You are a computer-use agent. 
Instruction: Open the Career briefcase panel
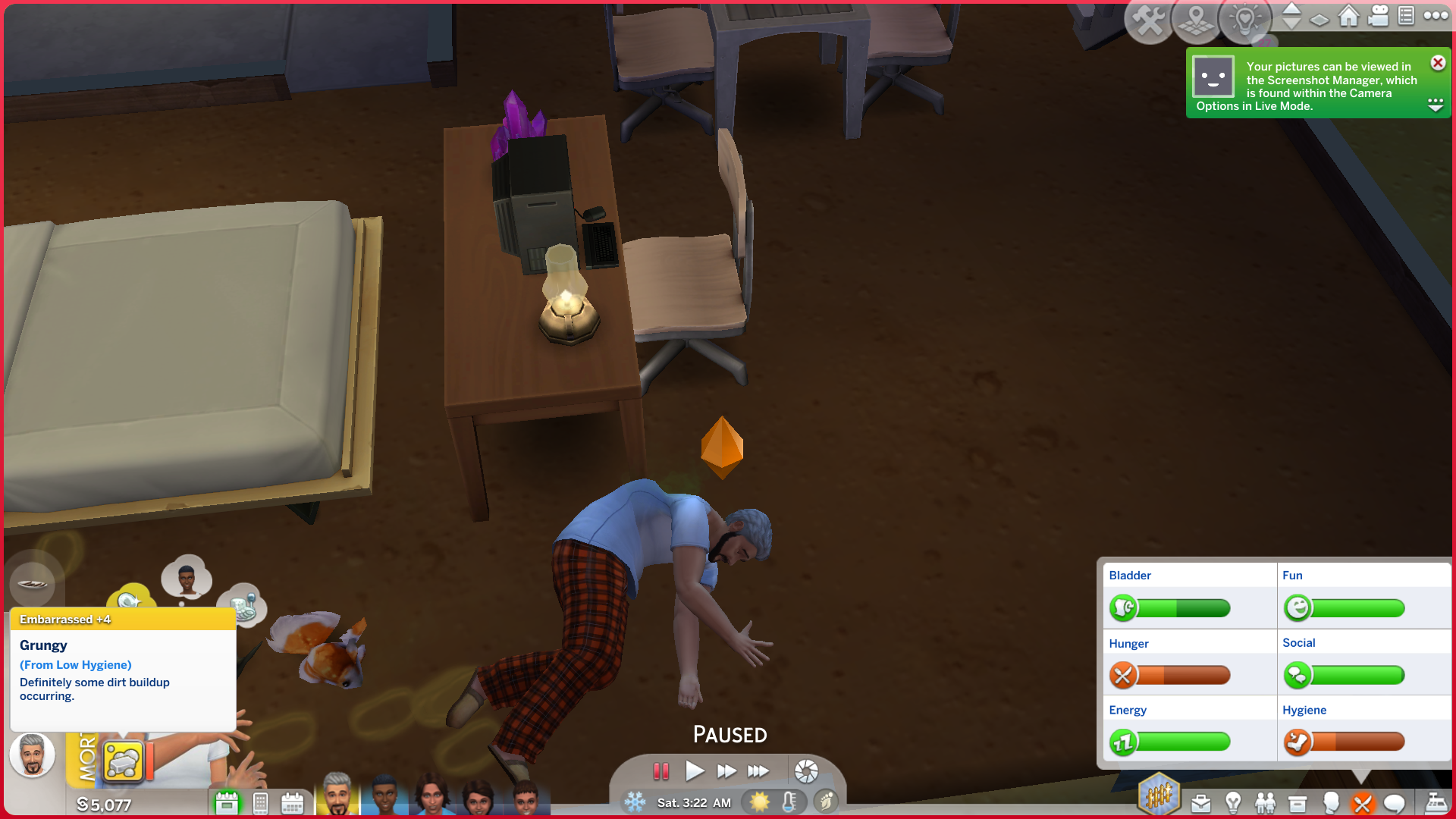[x=1200, y=803]
